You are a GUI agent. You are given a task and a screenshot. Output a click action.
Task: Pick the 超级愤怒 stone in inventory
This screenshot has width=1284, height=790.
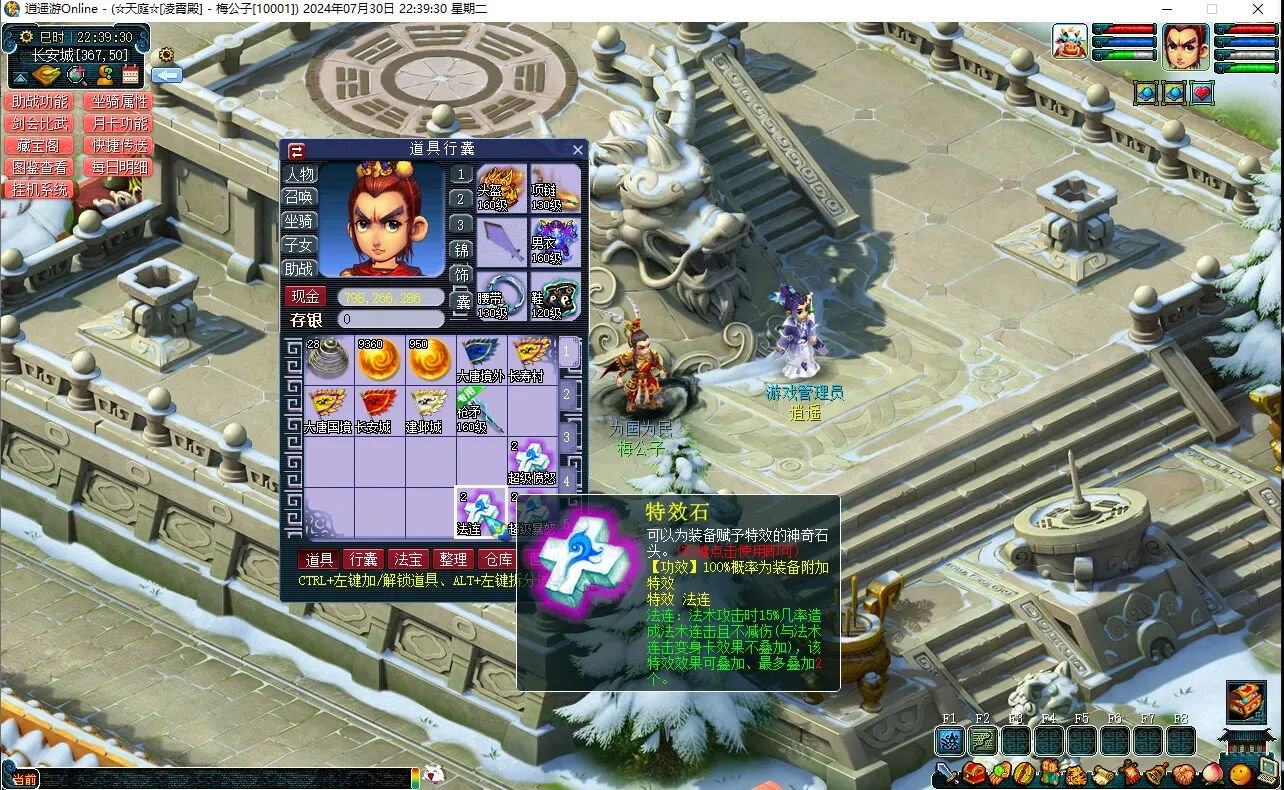(x=531, y=461)
